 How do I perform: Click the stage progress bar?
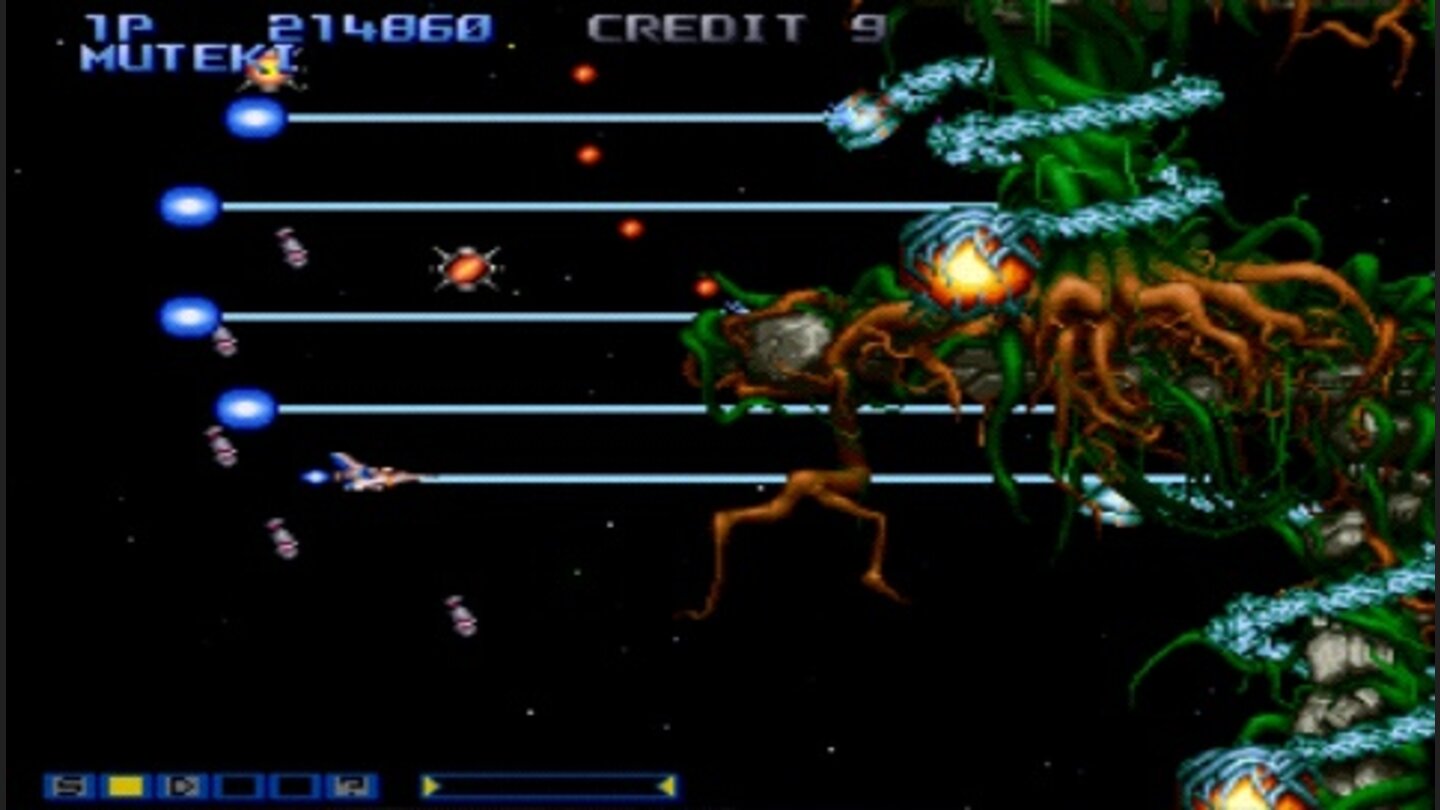click(548, 786)
